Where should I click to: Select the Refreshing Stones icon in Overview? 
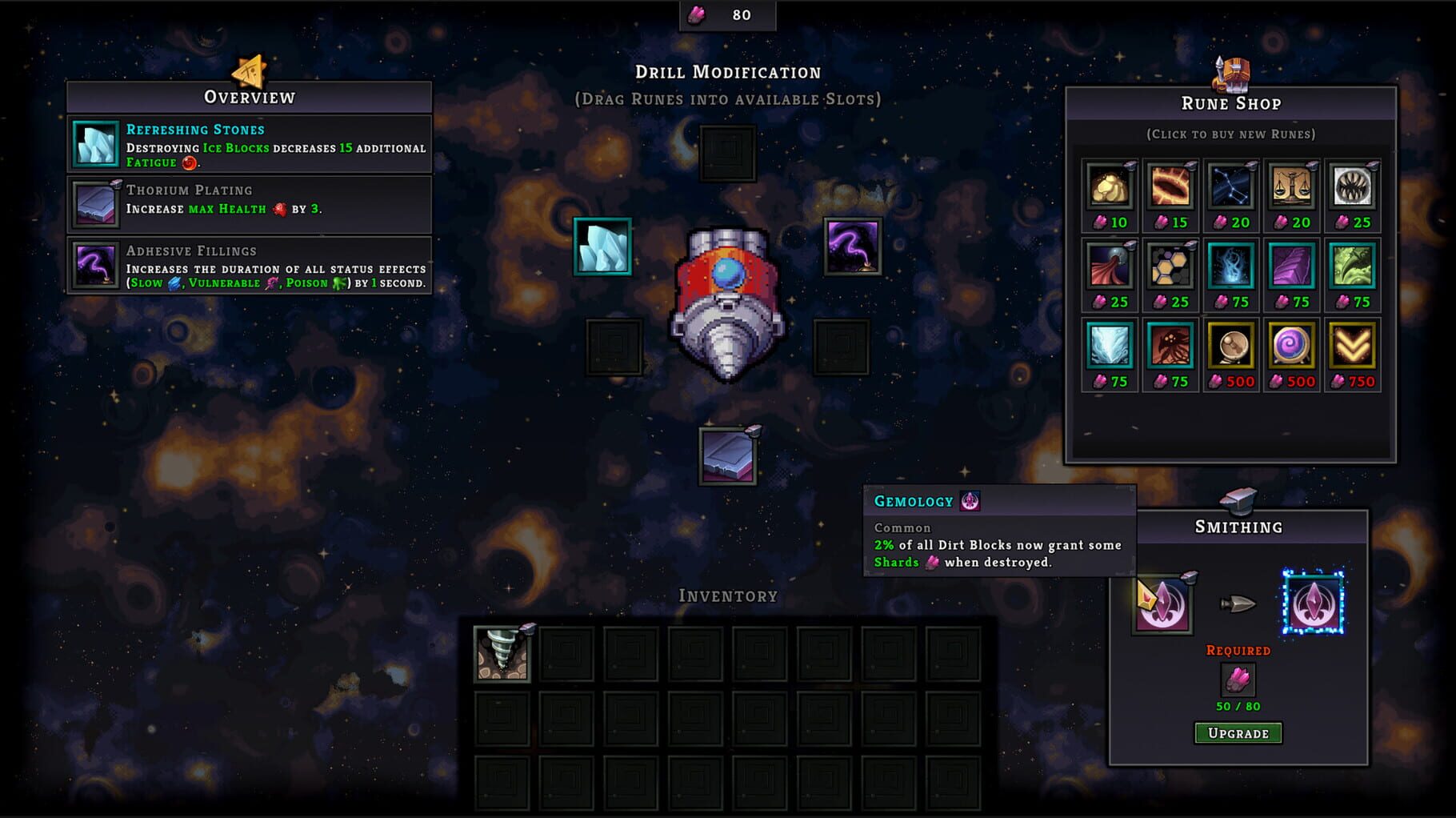[94, 145]
